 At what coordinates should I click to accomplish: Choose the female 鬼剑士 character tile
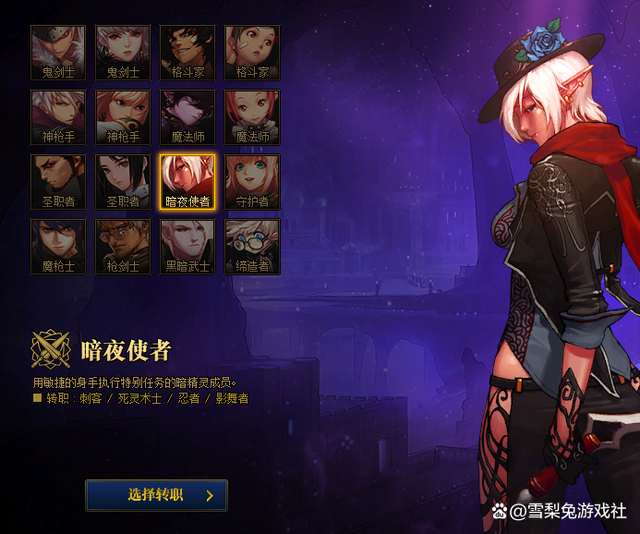[x=122, y=53]
